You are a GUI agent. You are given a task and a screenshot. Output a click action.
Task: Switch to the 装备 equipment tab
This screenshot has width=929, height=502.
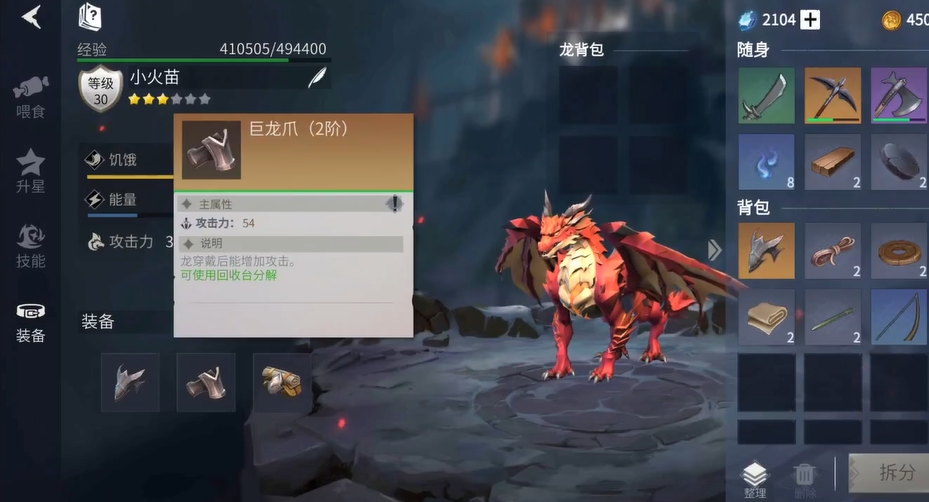pyautogui.click(x=31, y=322)
